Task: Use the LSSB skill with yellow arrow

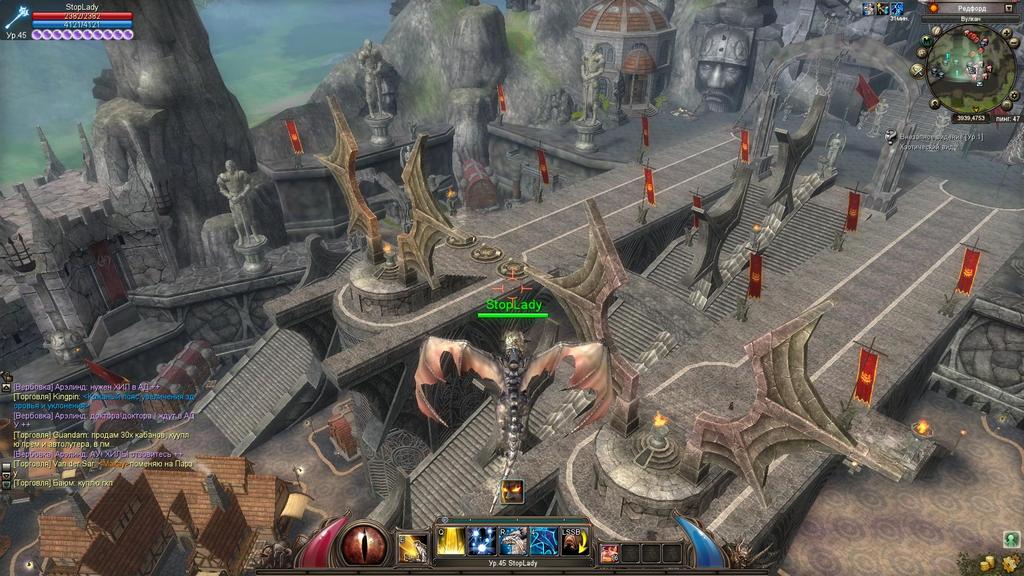Action: coord(574,541)
